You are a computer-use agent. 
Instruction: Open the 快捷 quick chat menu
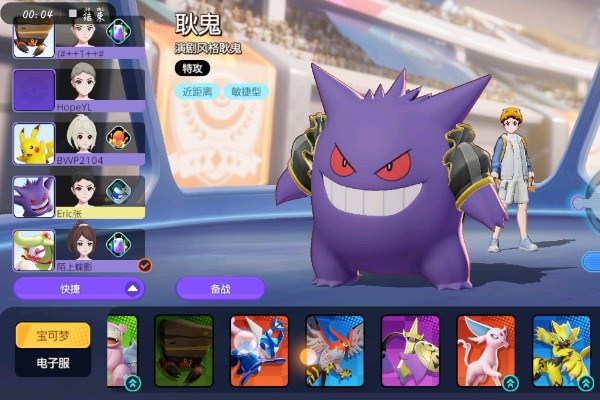coord(78,288)
